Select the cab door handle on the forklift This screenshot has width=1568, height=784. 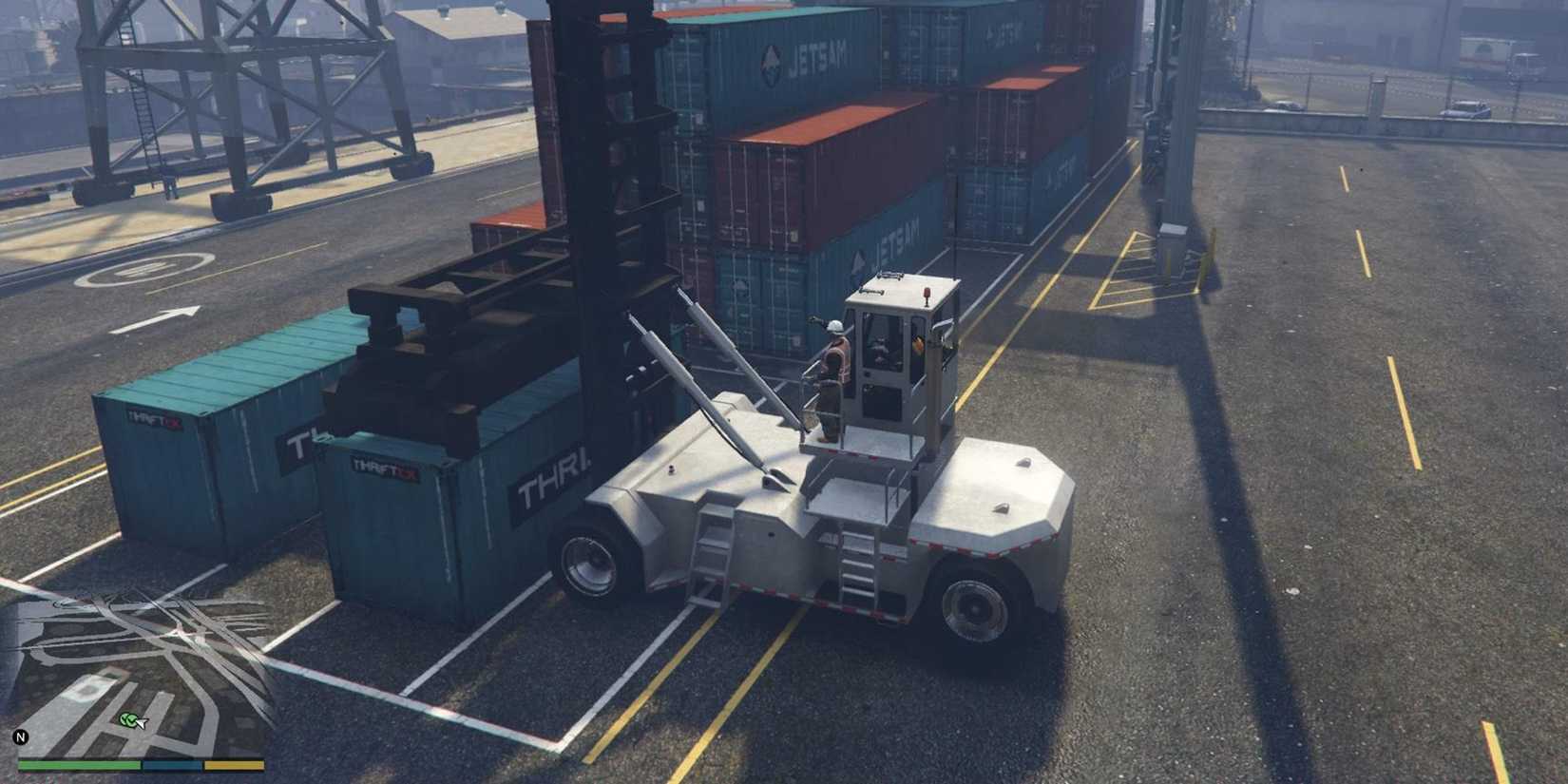tap(867, 375)
